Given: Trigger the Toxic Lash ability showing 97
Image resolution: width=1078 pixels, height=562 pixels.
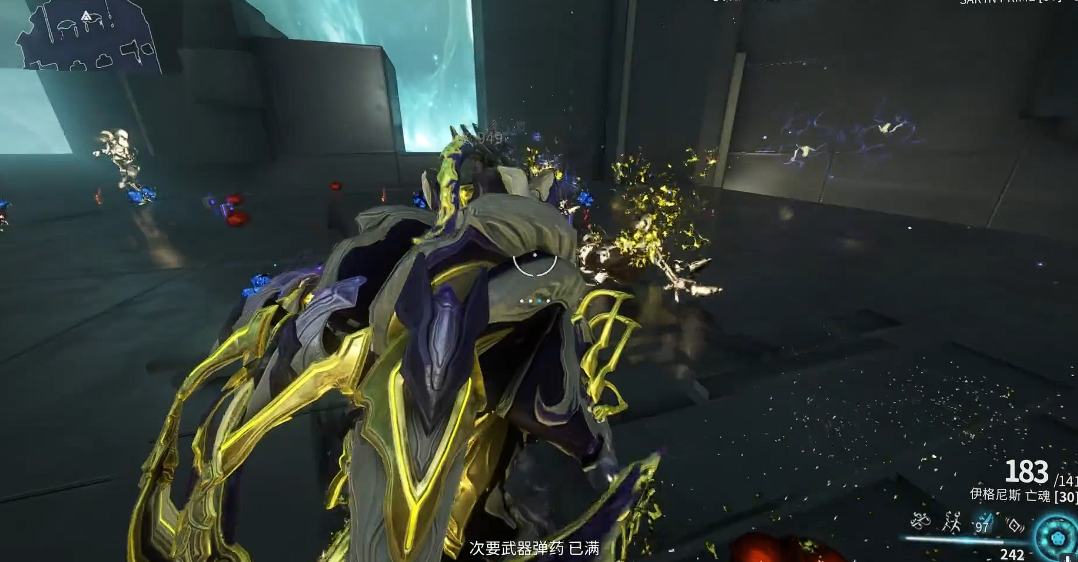Looking at the screenshot, I should [x=982, y=521].
